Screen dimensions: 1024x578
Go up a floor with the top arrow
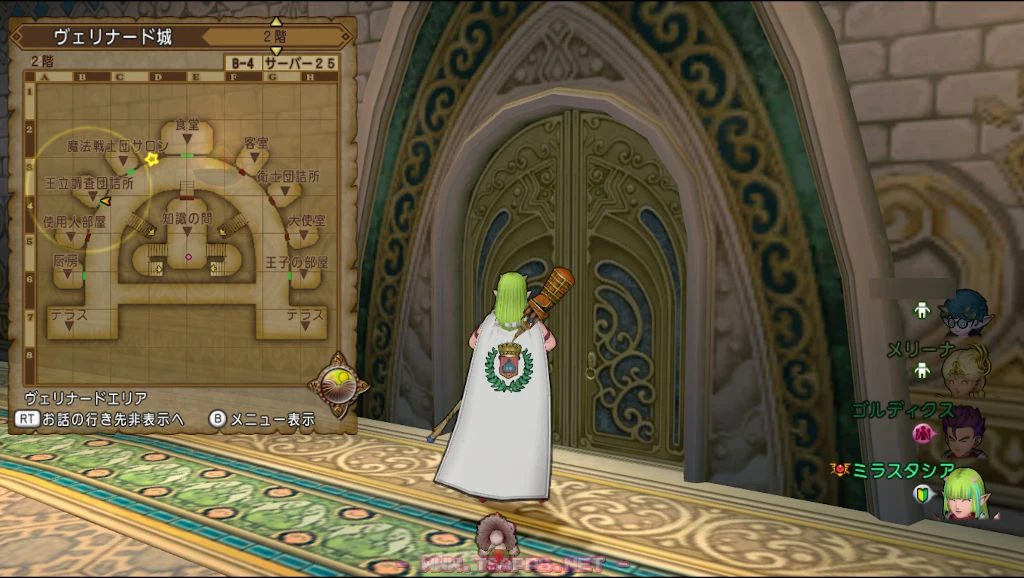pos(277,22)
